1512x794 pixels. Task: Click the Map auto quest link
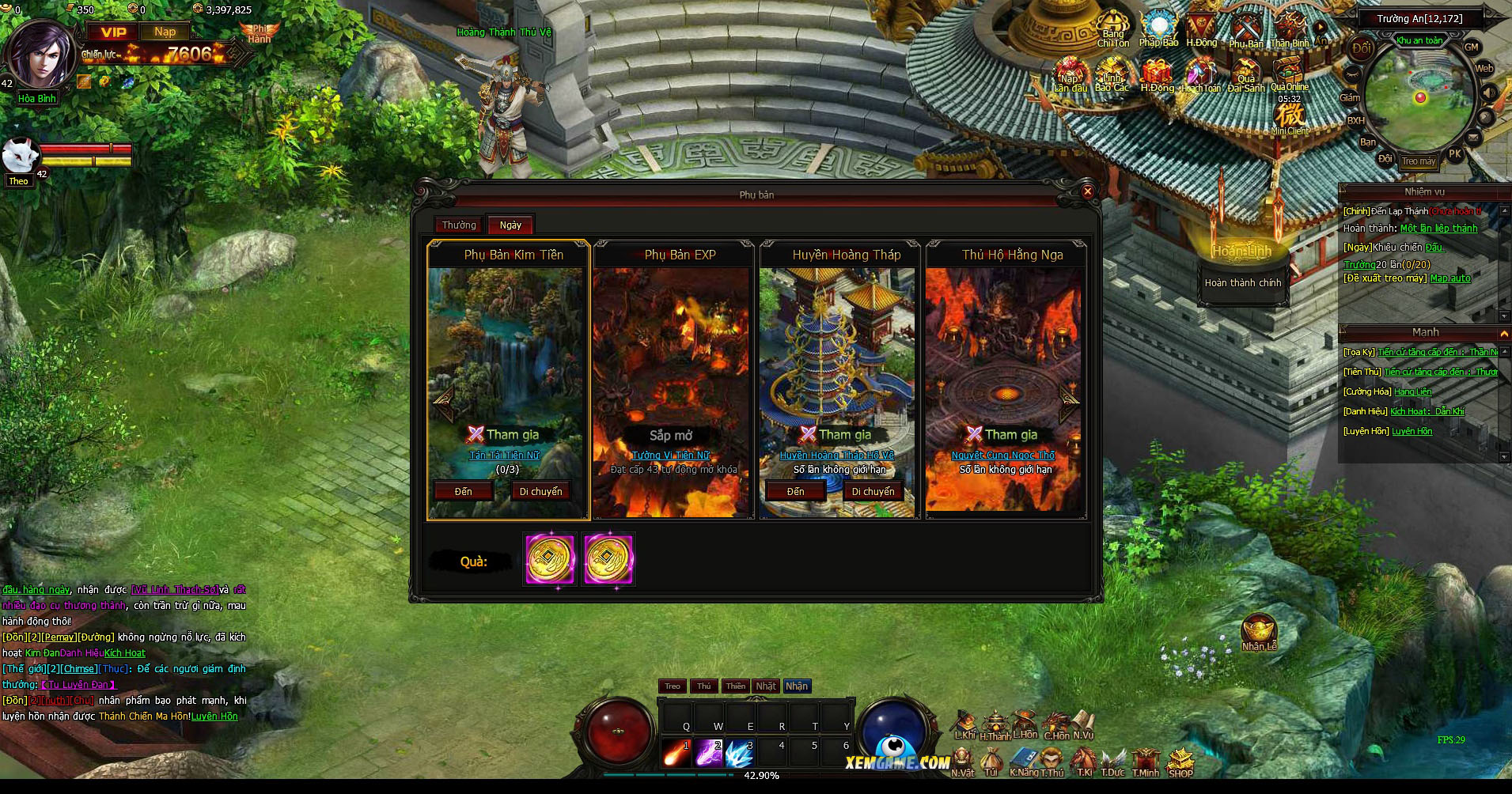tap(1450, 278)
